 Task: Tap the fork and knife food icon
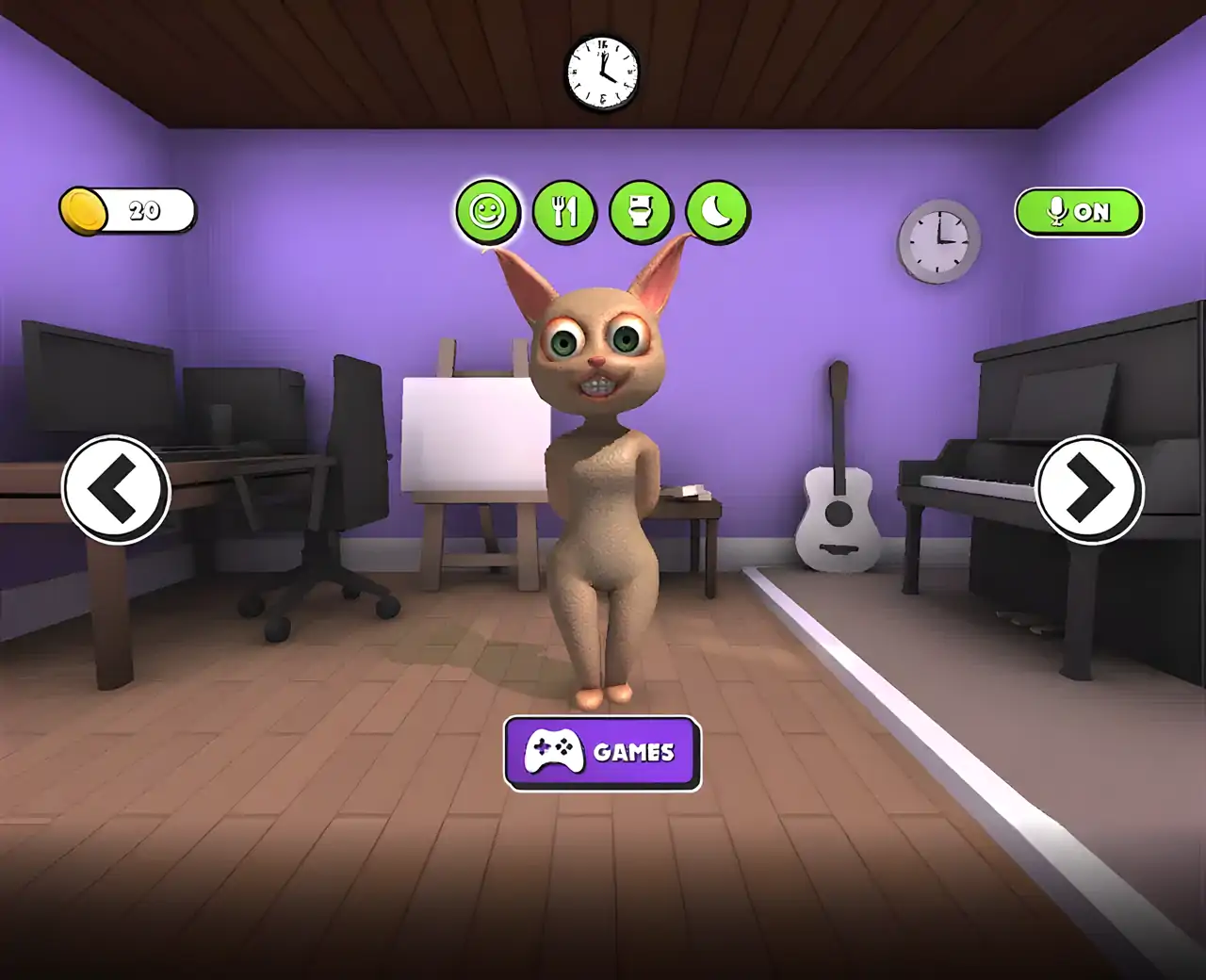tap(564, 211)
